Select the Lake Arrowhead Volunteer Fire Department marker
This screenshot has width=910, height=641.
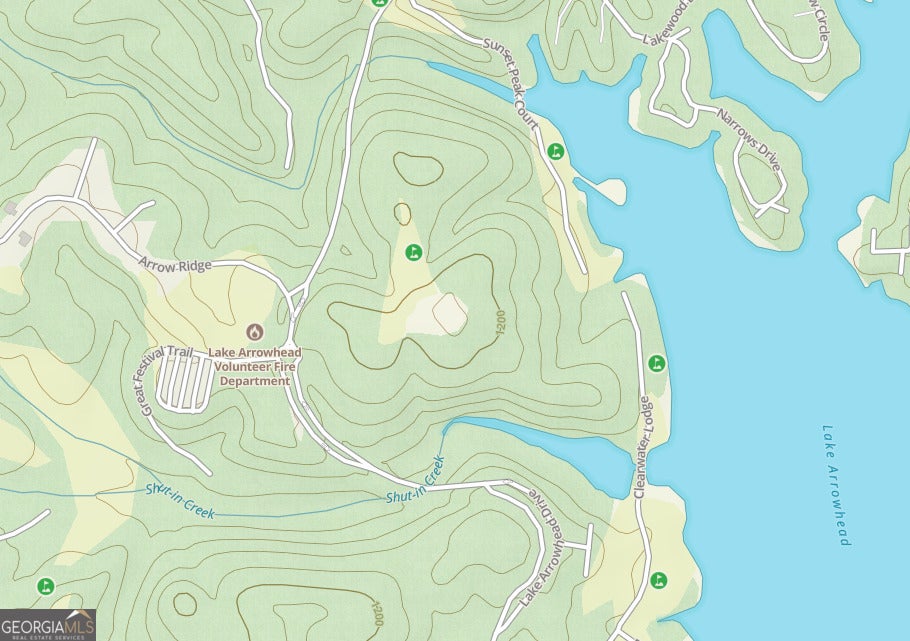point(254,331)
